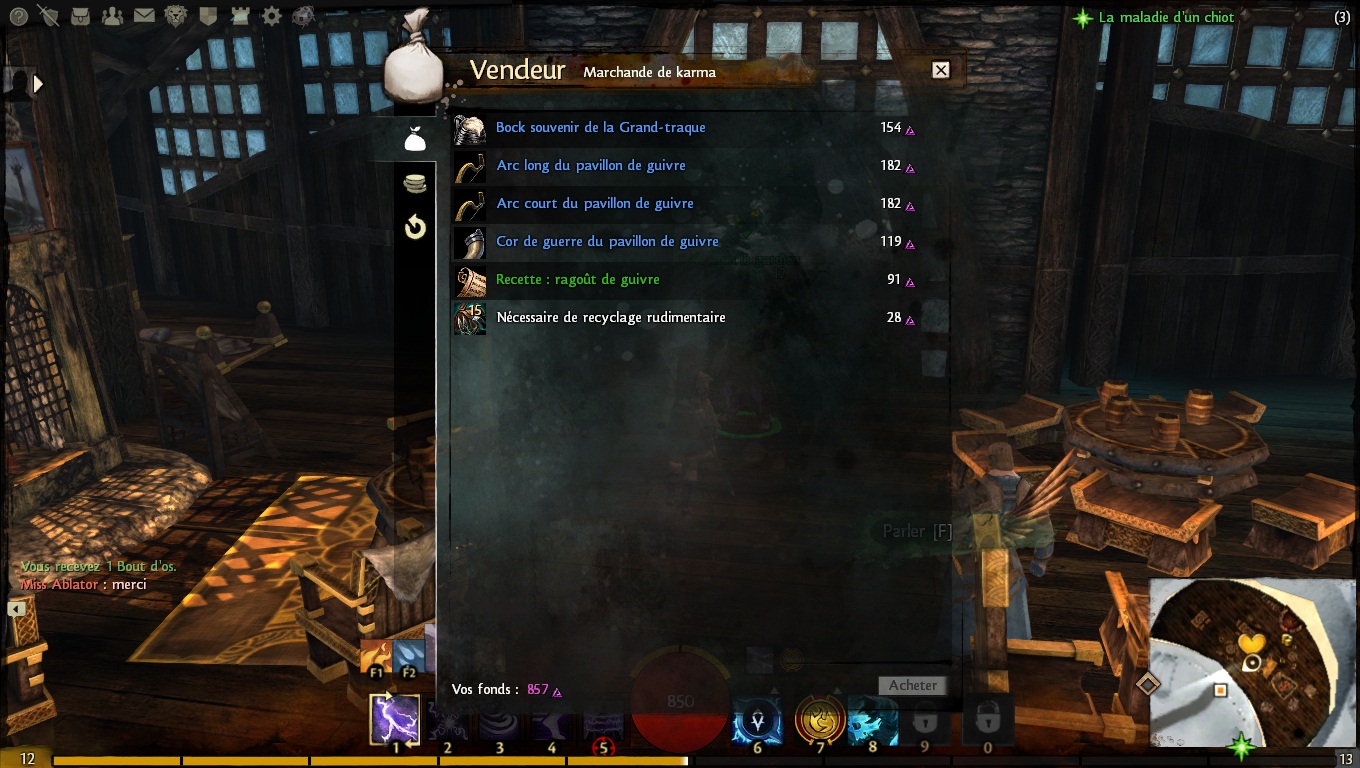Select Nécessaire de recyclage rudimentaire
This screenshot has height=768, width=1360.
tap(610, 318)
